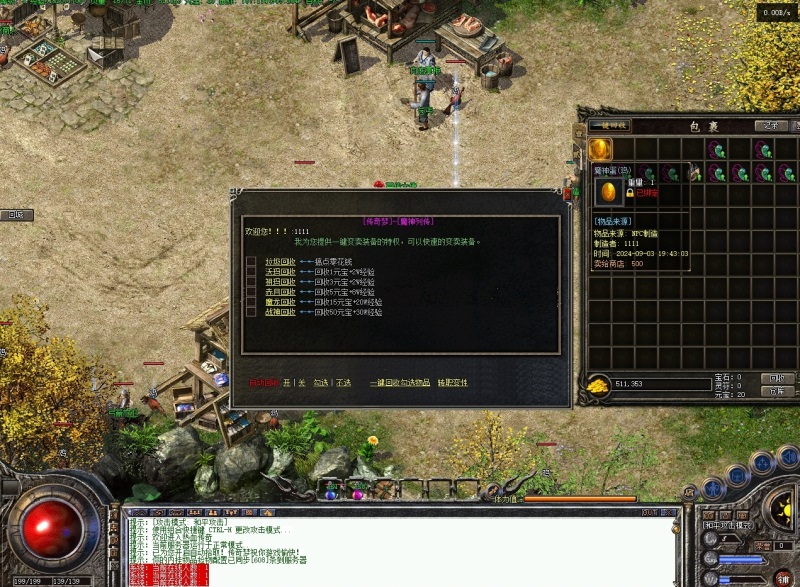Click the gold coin pile icon

tap(597, 384)
